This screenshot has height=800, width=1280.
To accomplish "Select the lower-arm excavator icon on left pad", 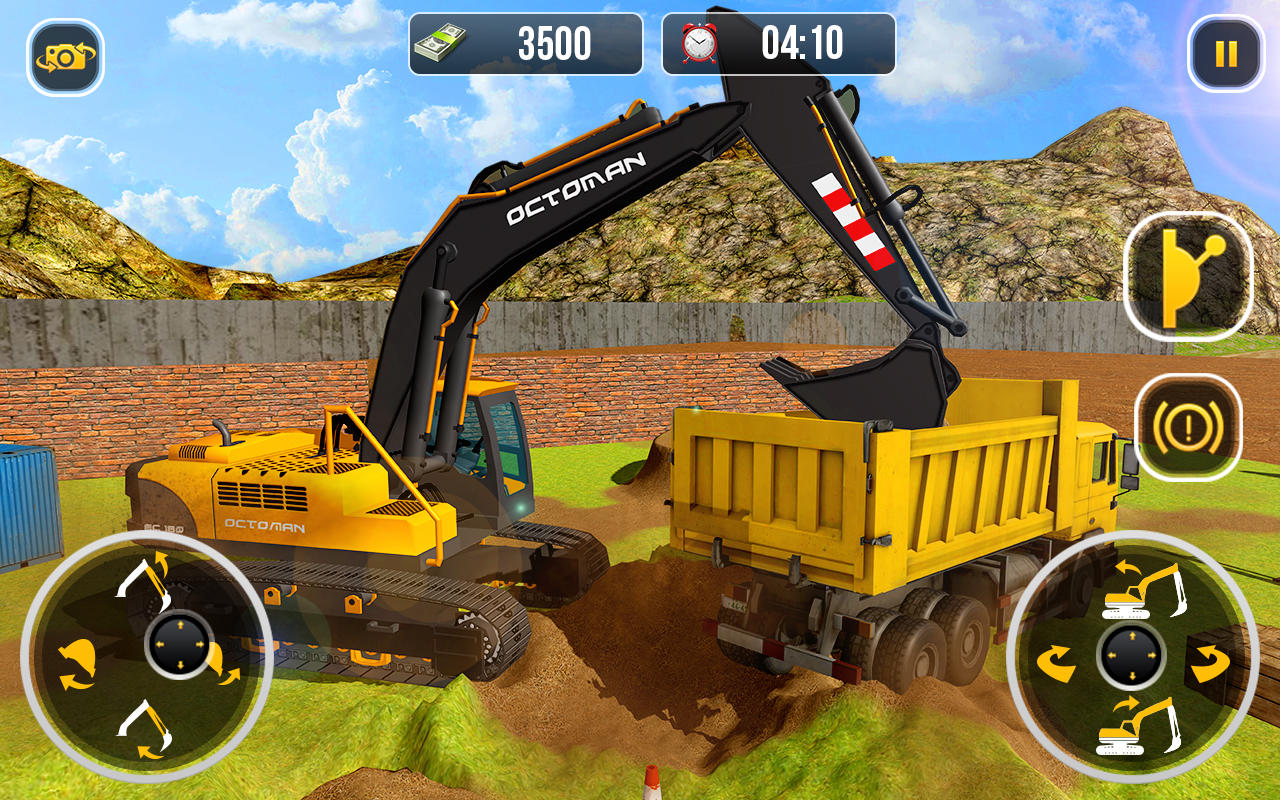I will pos(143,725).
